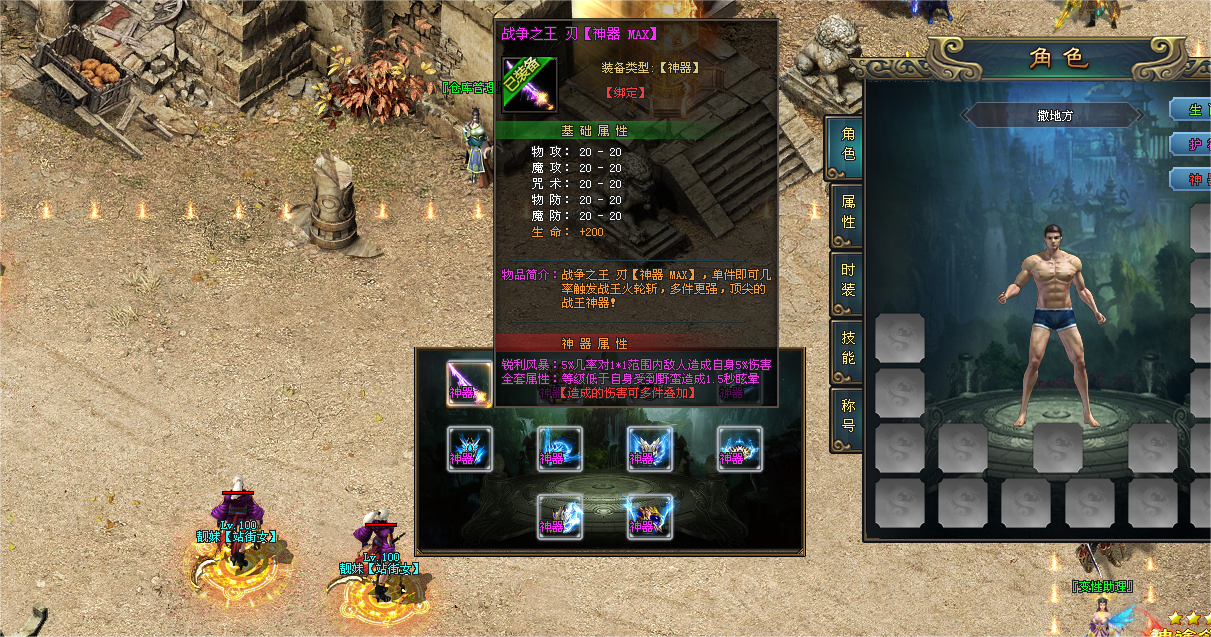Viewport: 1211px width, 637px height.
Task: Click the winged 神器 artifact slot
Action: pos(649,450)
